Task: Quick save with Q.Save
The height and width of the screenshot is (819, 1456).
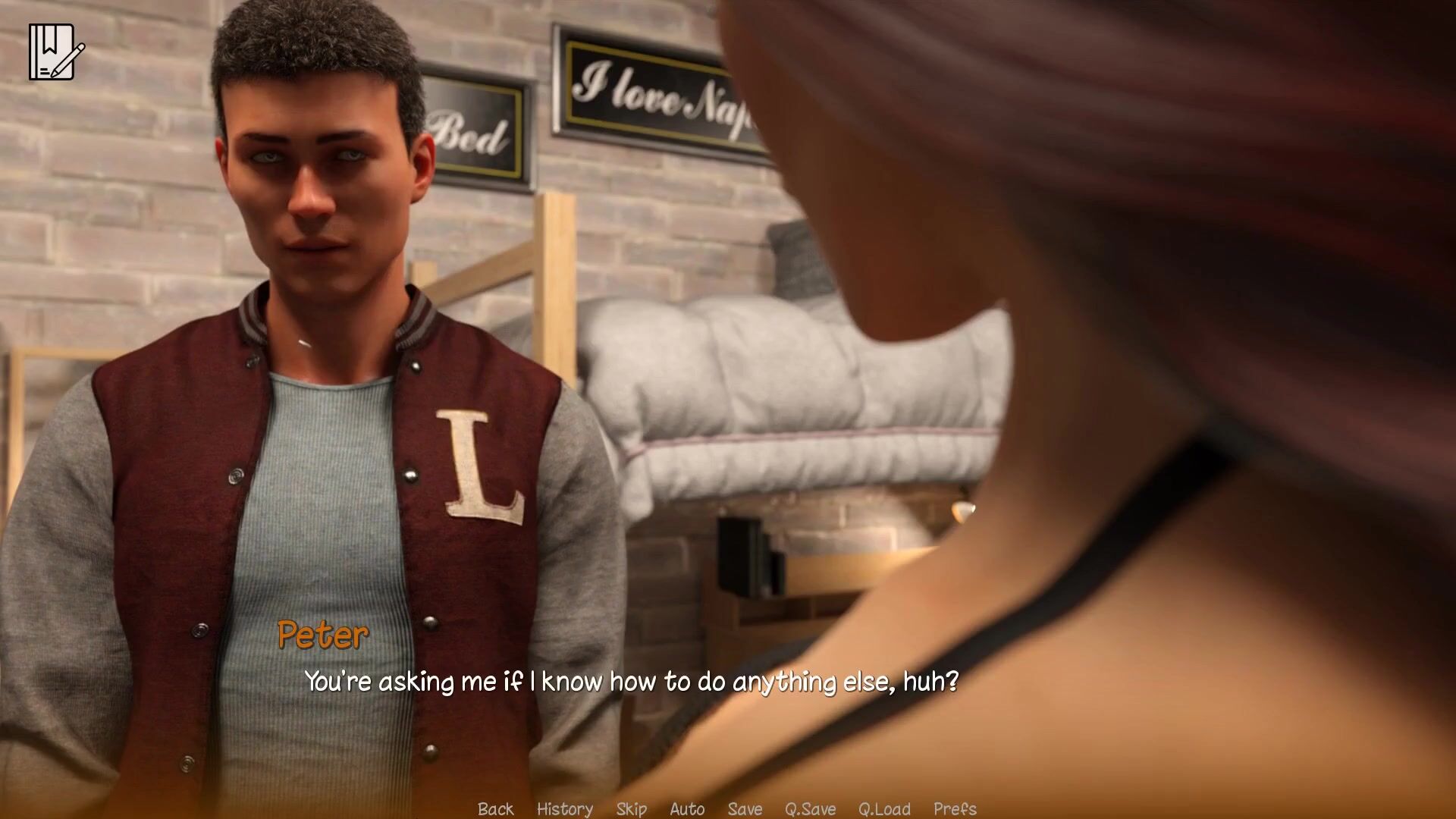Action: tap(810, 808)
